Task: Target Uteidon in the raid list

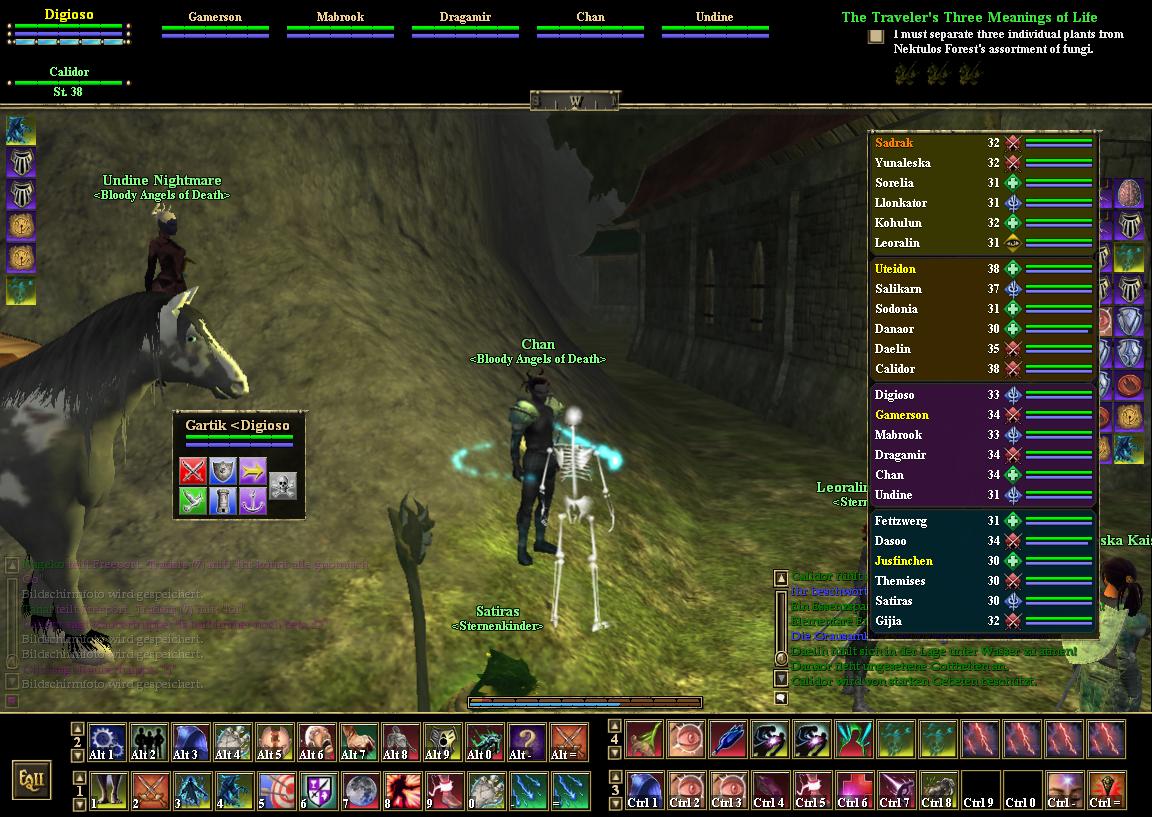Action: (x=895, y=269)
